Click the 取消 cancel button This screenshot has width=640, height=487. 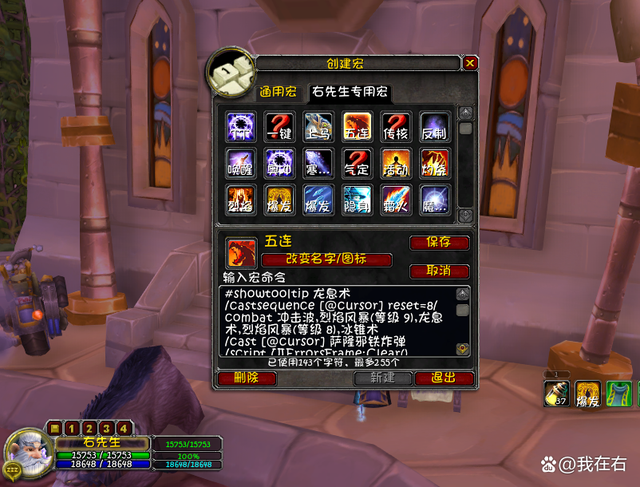tap(439, 271)
